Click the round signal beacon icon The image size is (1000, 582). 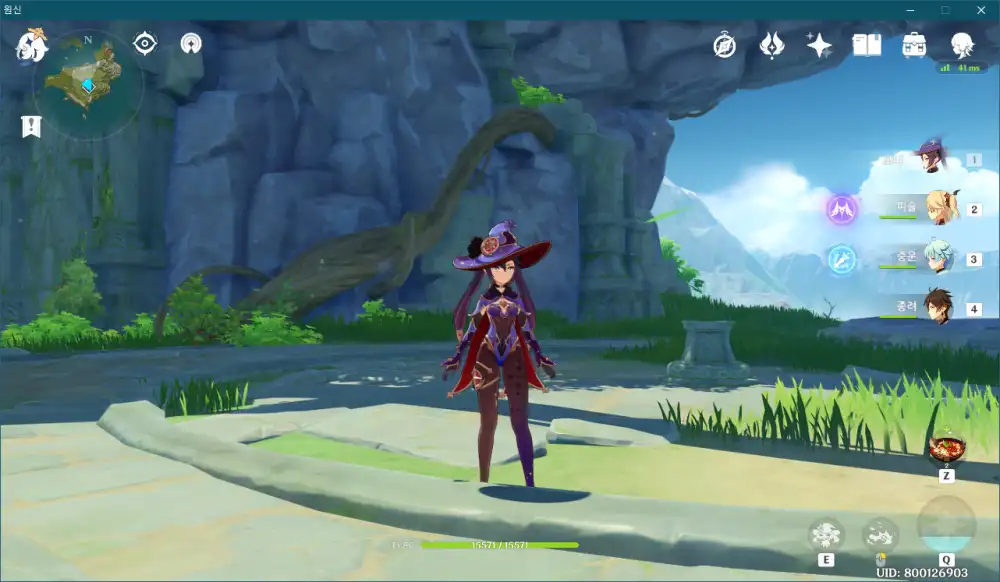[x=191, y=44]
